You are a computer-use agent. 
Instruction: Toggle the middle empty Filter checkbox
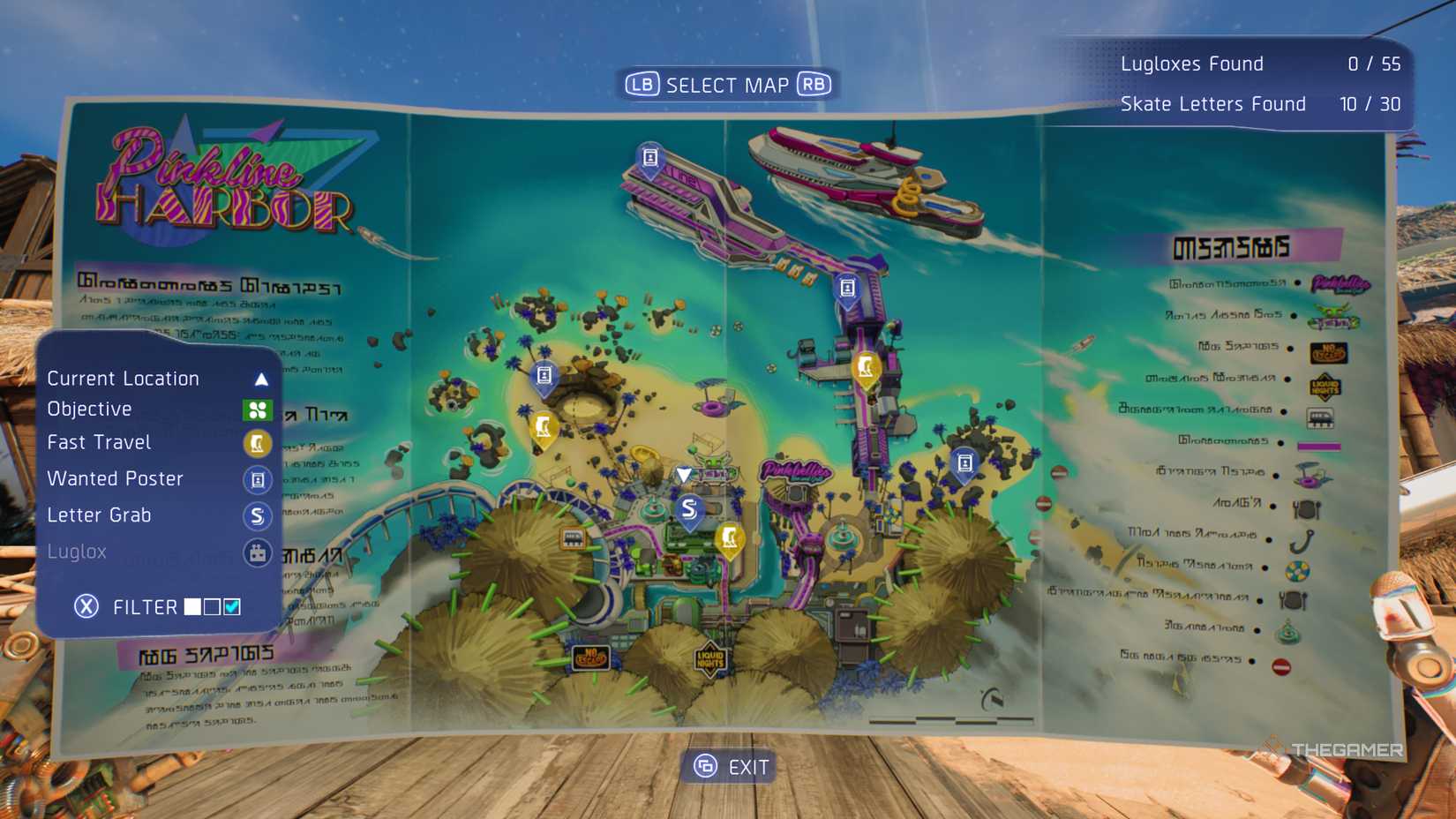click(x=211, y=606)
